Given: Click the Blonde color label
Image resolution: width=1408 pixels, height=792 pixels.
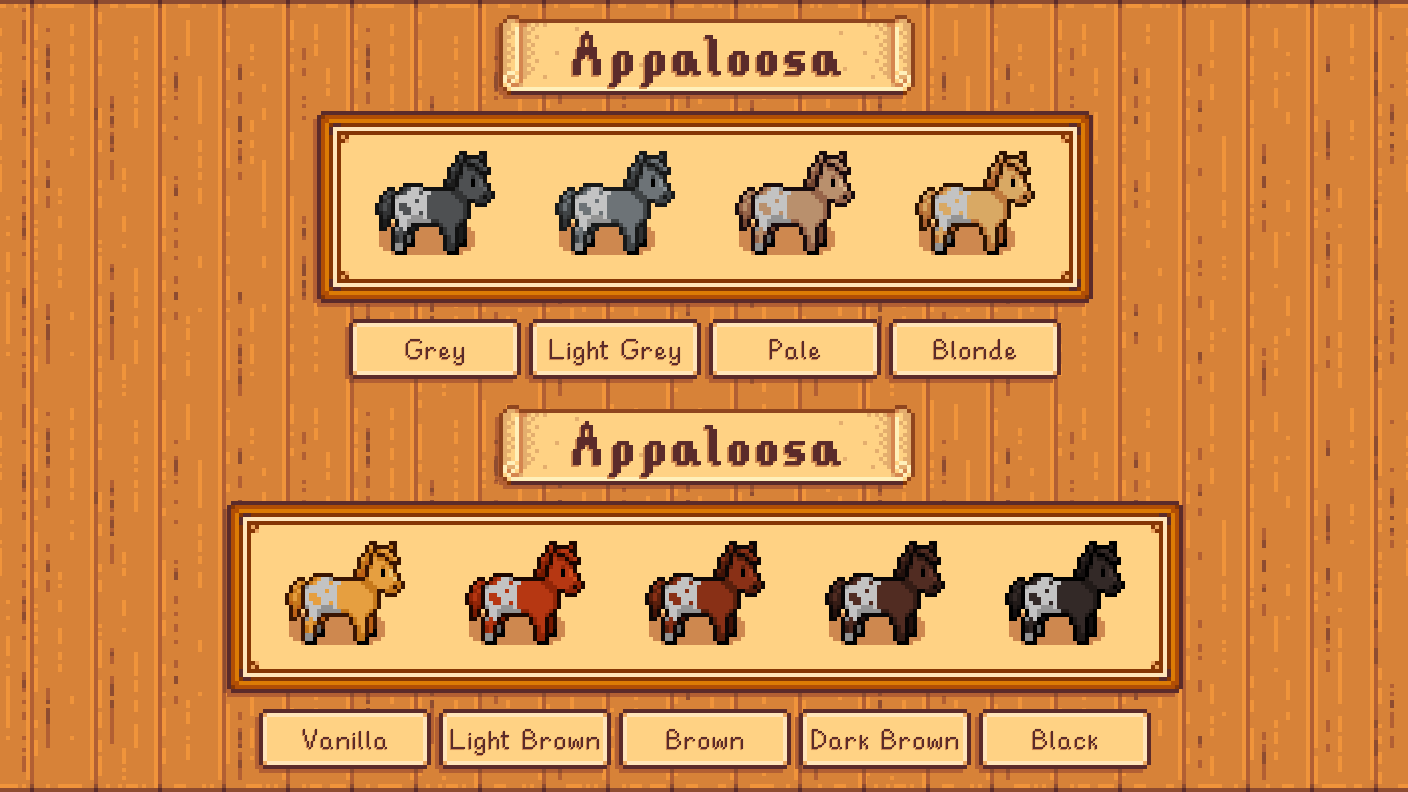Looking at the screenshot, I should (974, 350).
